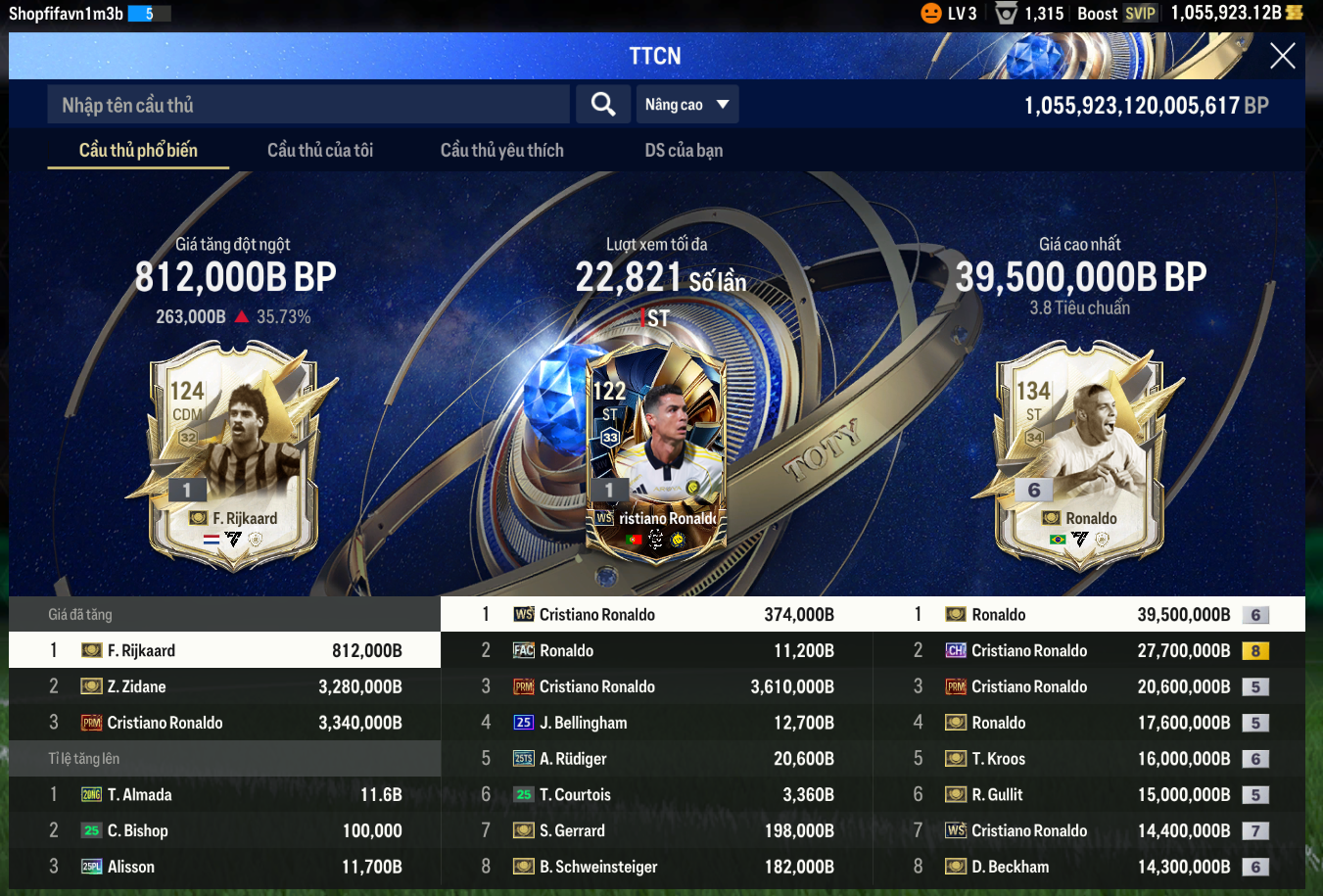
Task: Switch to Cầu thủ phổ biến tab
Action: click(138, 150)
